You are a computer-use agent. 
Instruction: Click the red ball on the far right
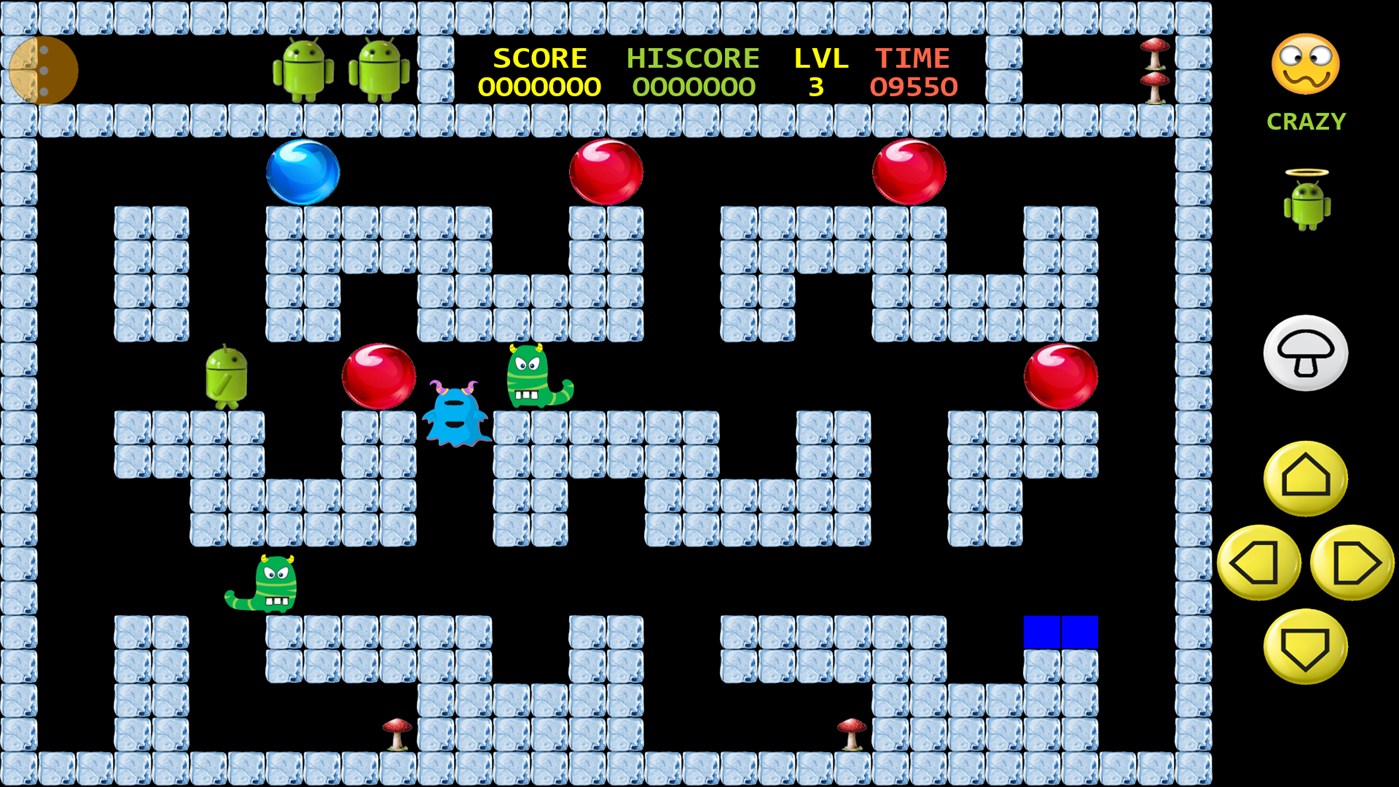pyautogui.click(x=1062, y=377)
